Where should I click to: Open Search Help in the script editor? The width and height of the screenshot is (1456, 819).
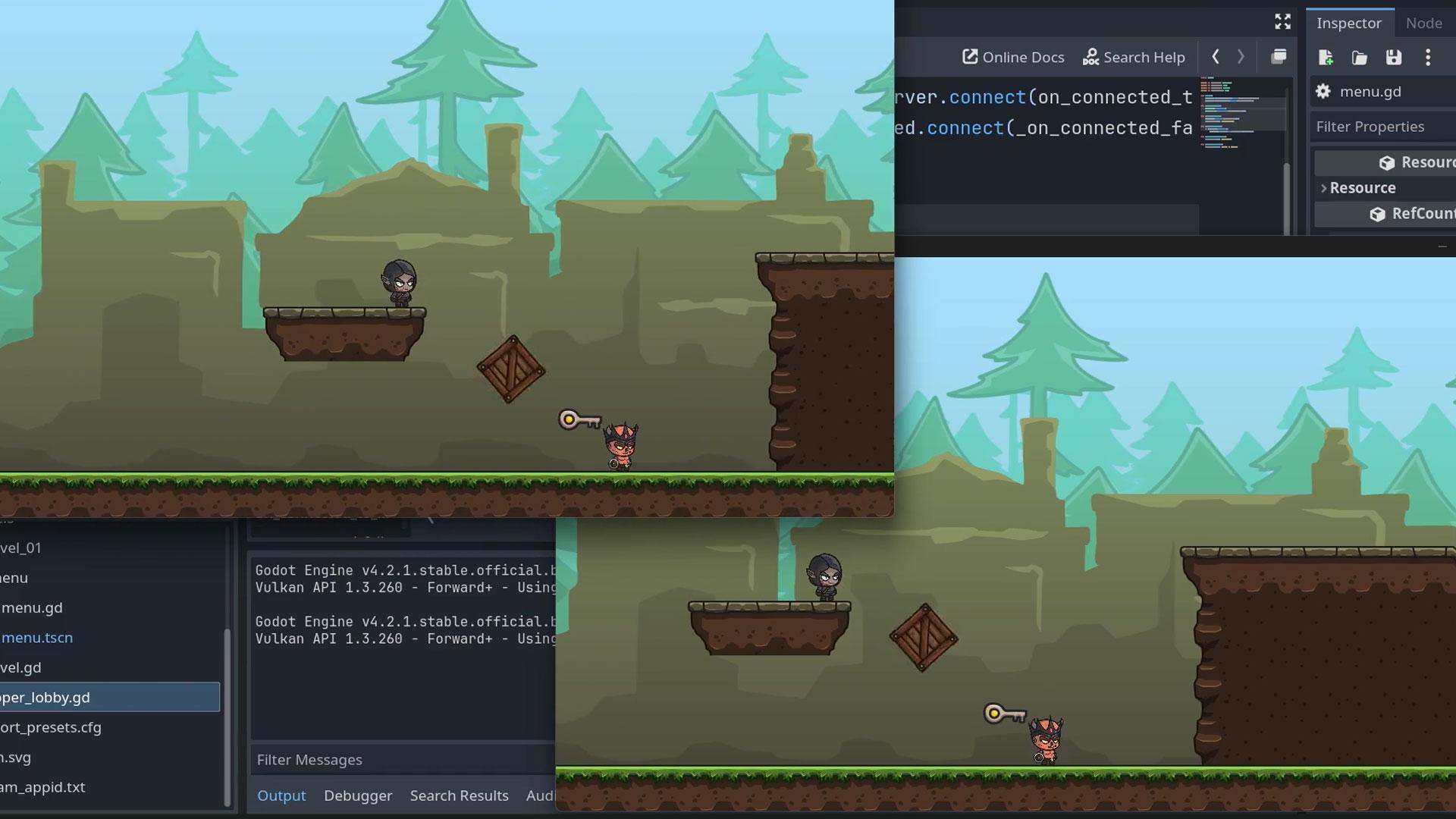(1134, 57)
